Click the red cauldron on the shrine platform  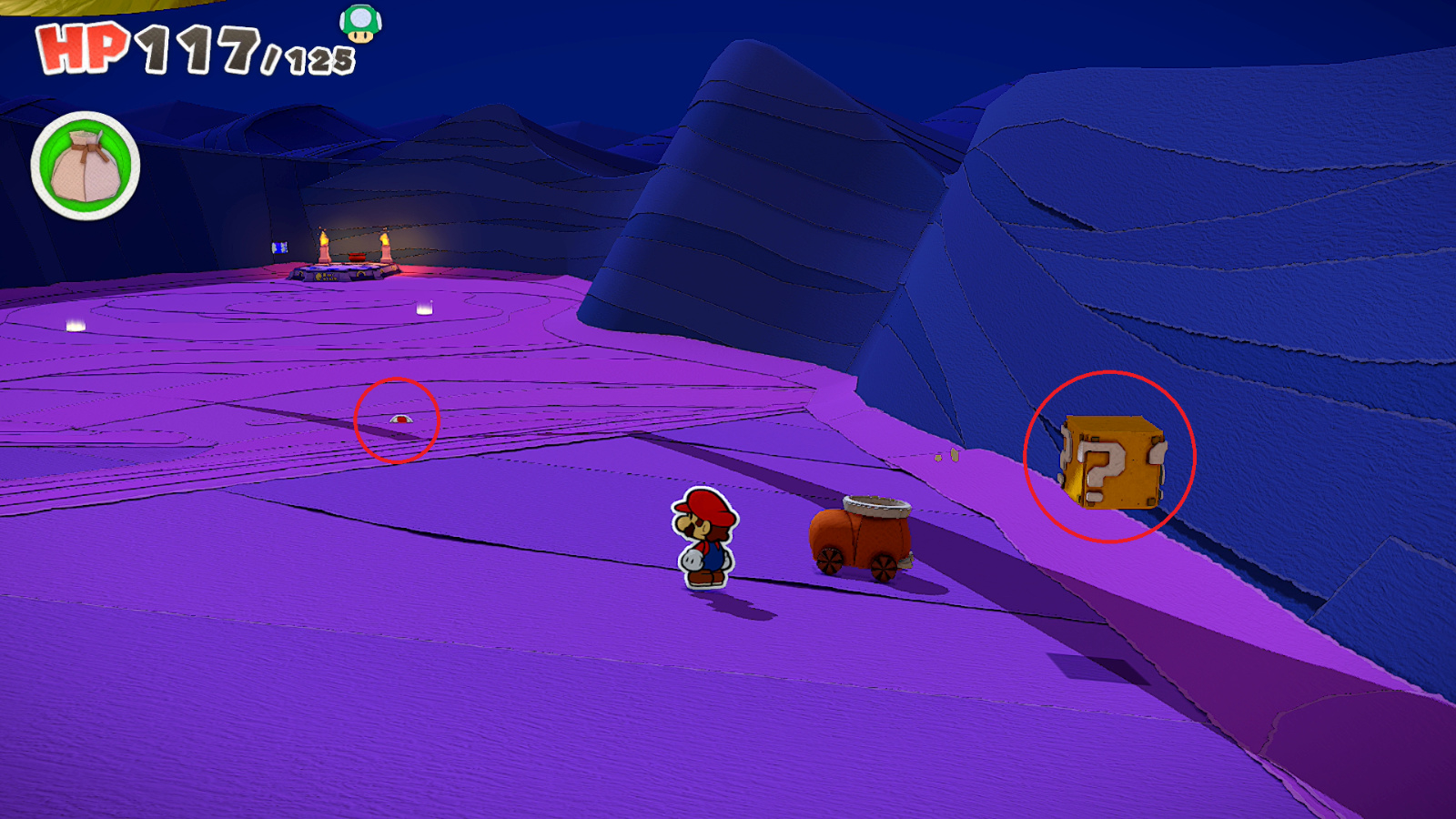(x=358, y=257)
